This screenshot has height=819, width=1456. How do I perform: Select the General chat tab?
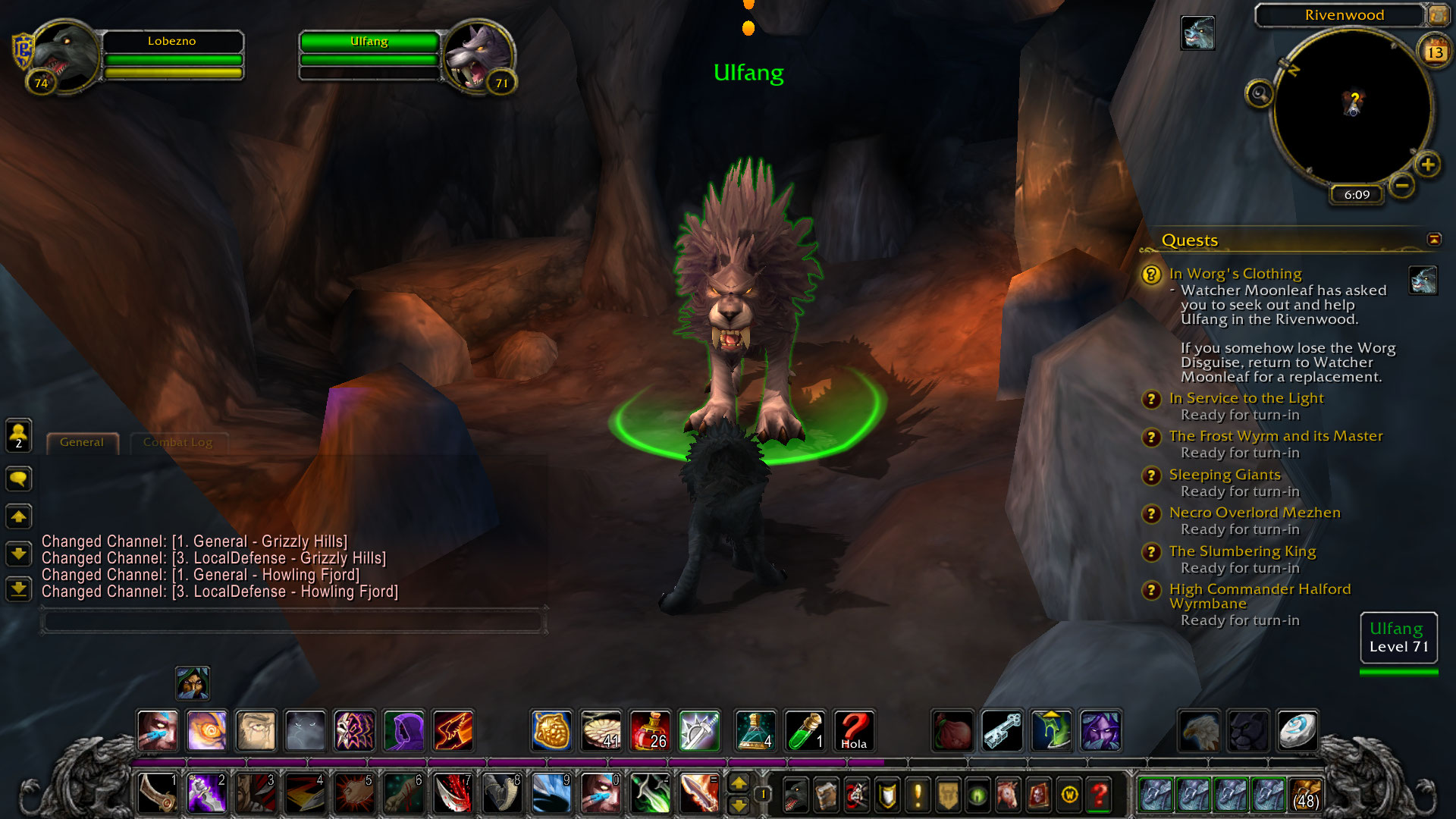click(82, 442)
